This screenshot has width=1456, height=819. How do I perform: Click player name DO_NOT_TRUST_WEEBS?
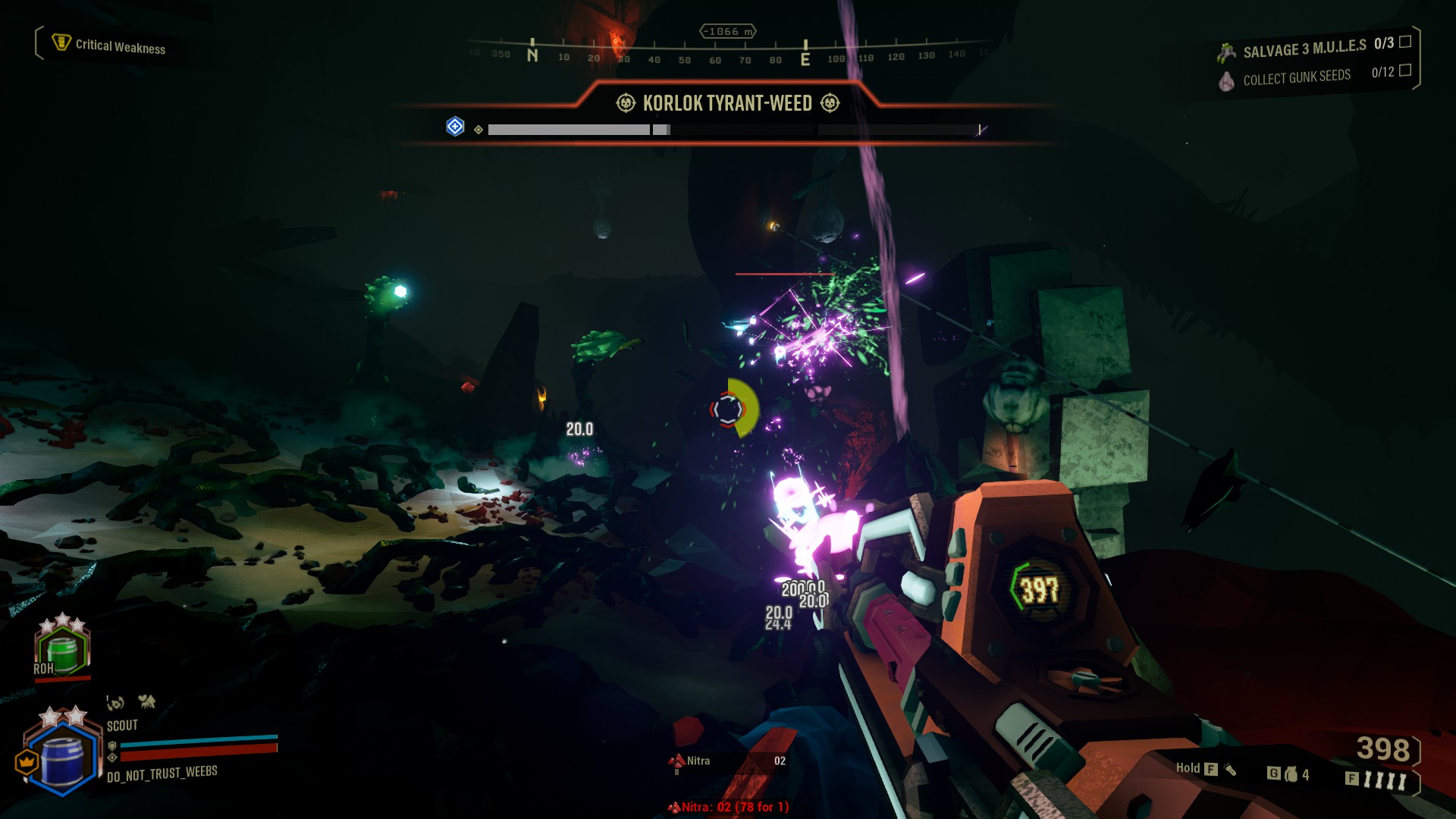tap(160, 775)
